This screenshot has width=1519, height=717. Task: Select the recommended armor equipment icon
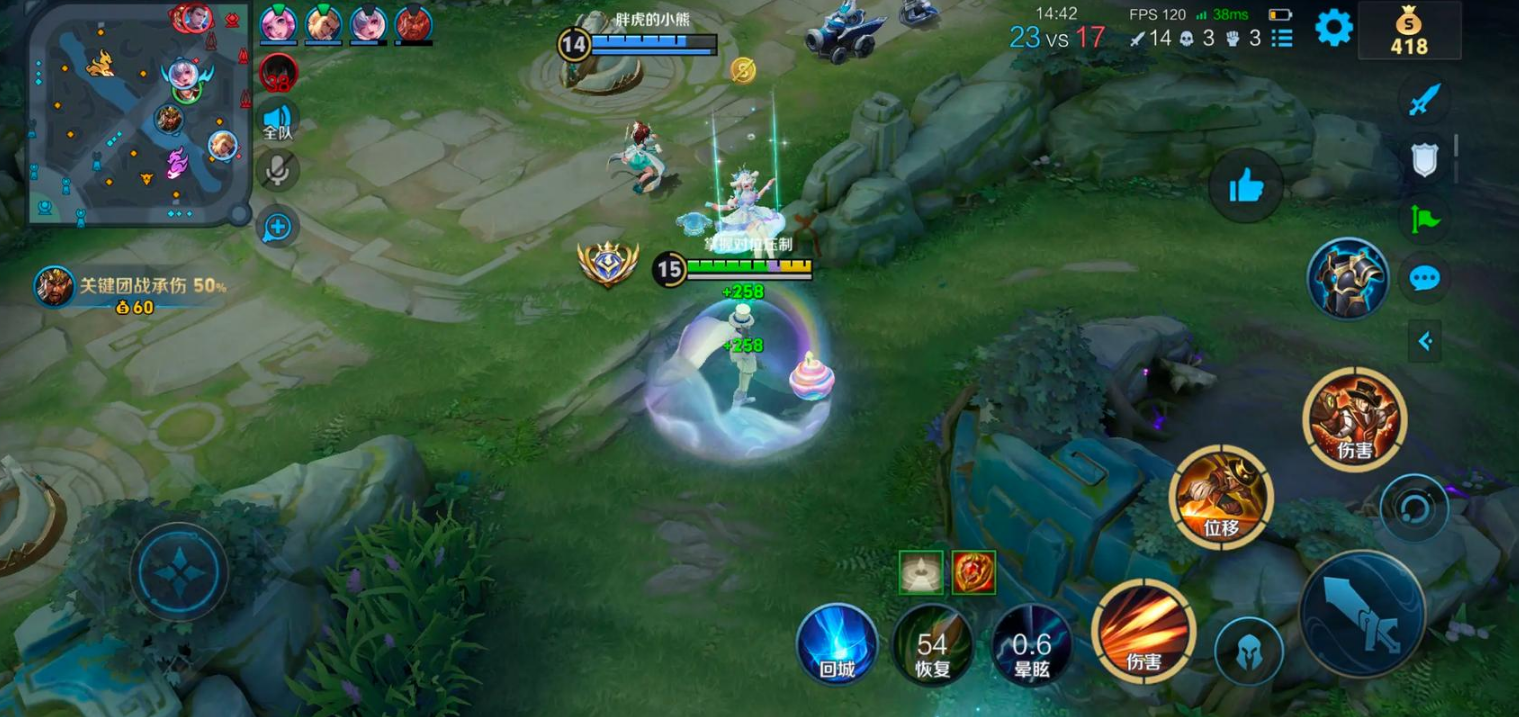tap(1347, 279)
